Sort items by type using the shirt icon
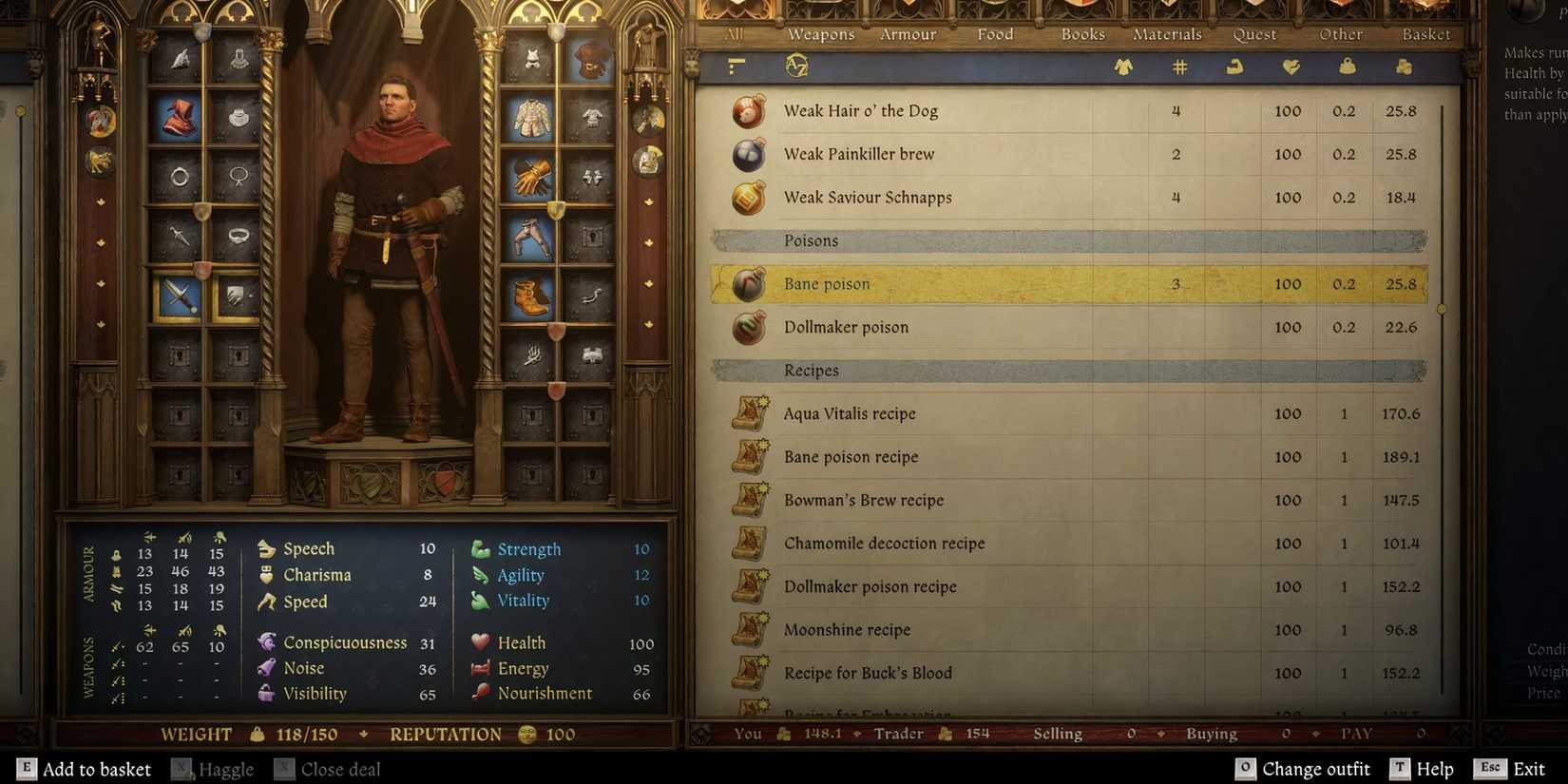 point(1120,67)
